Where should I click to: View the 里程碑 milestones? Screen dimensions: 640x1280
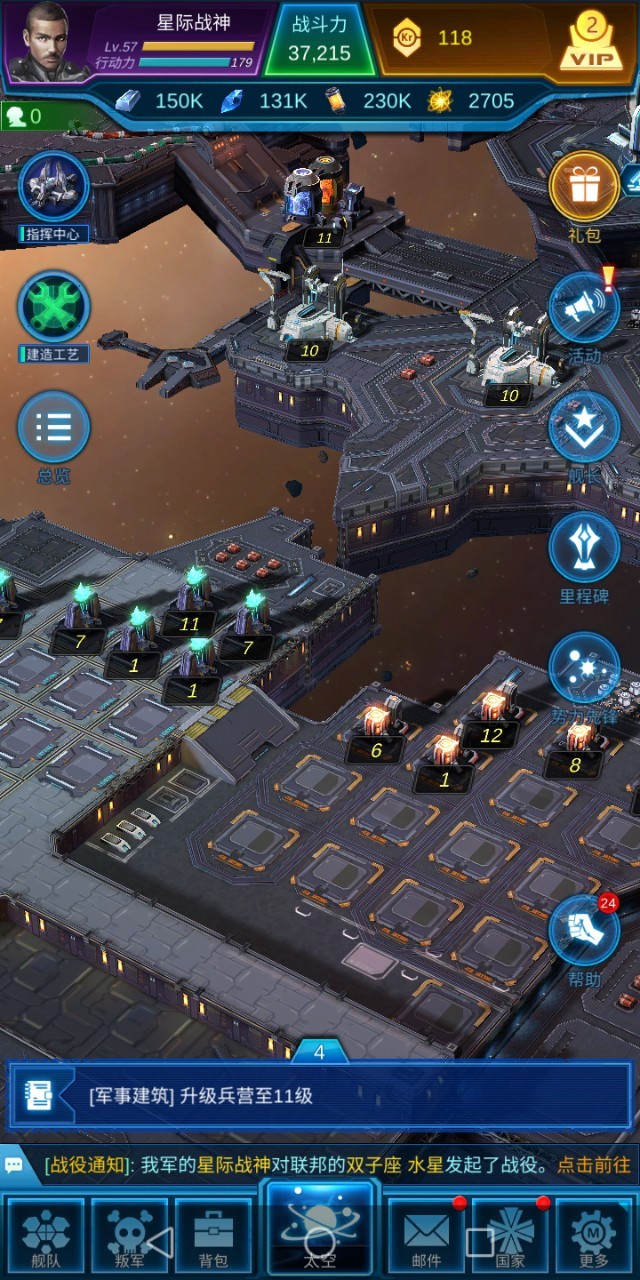point(584,547)
